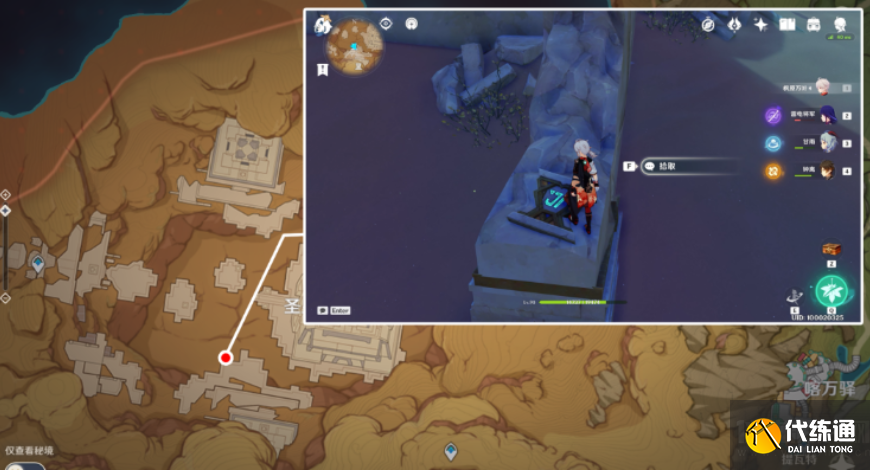Screen dimensions: 870x470
Task: Open the handbook book icon
Action: (x=787, y=24)
